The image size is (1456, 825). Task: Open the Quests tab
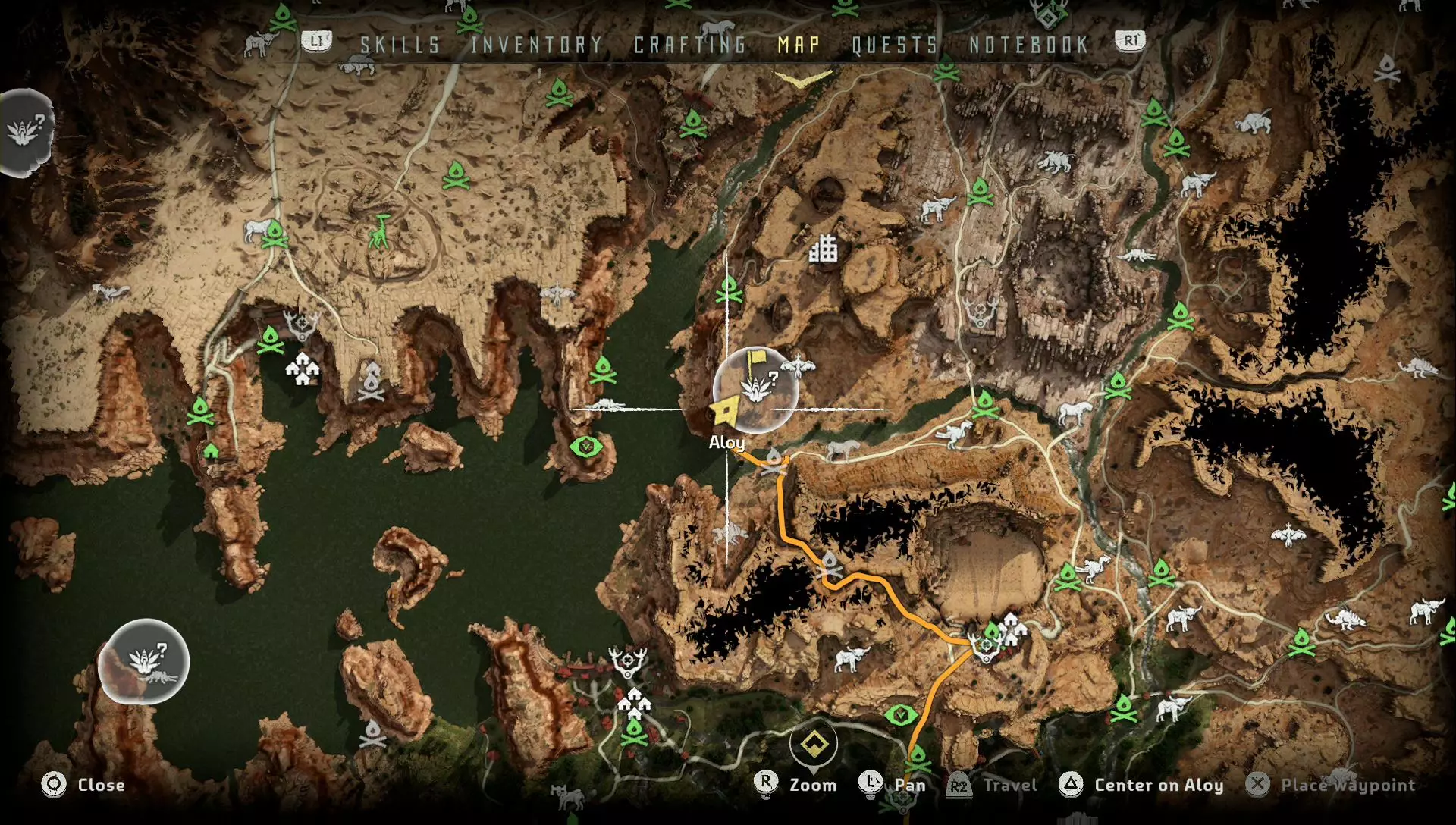895,45
